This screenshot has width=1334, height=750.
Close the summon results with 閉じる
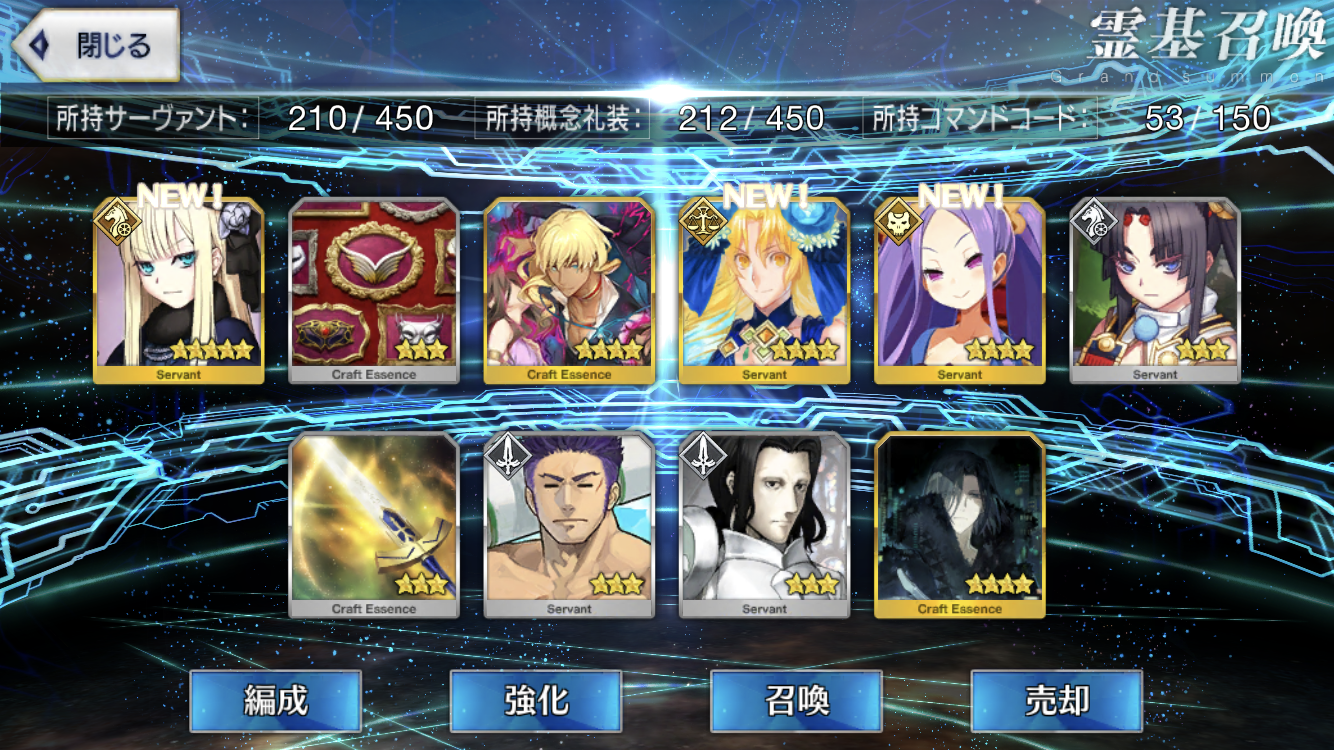coord(97,46)
